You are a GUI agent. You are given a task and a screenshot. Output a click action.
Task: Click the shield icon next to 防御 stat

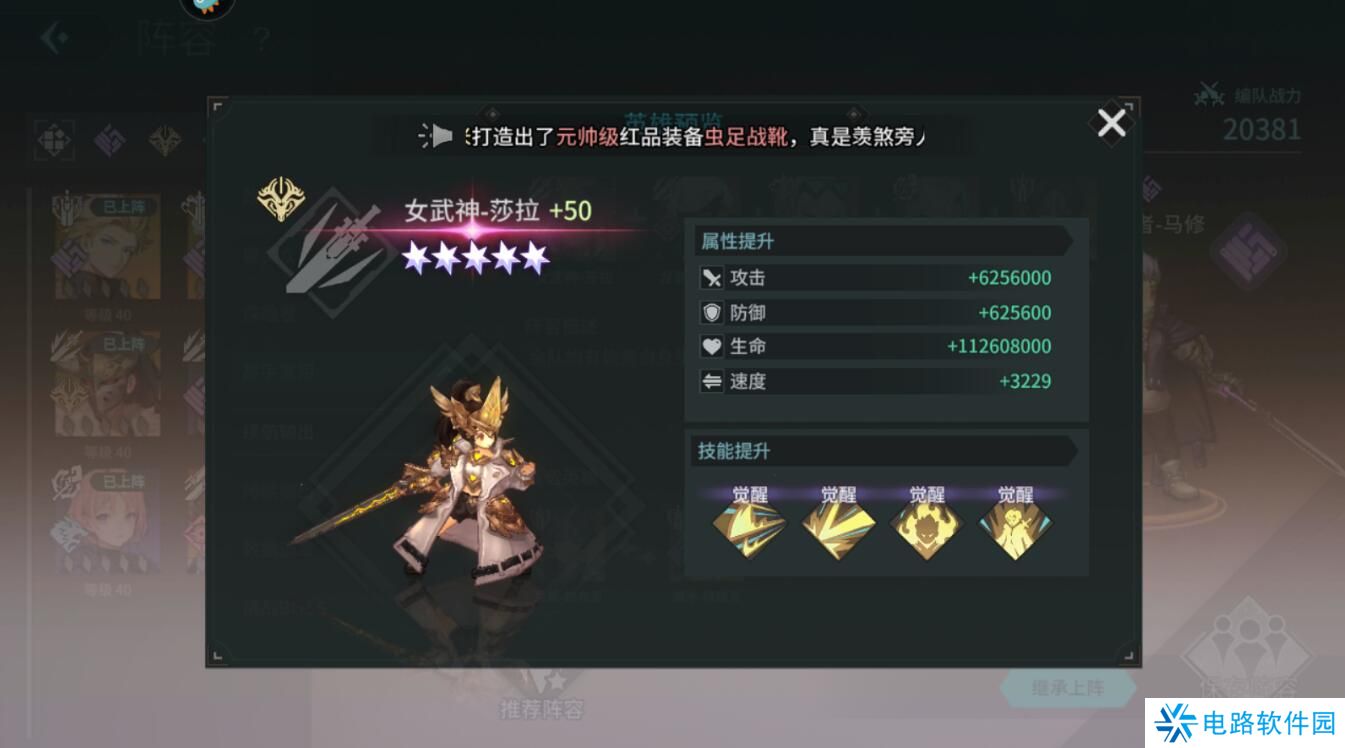pos(713,312)
